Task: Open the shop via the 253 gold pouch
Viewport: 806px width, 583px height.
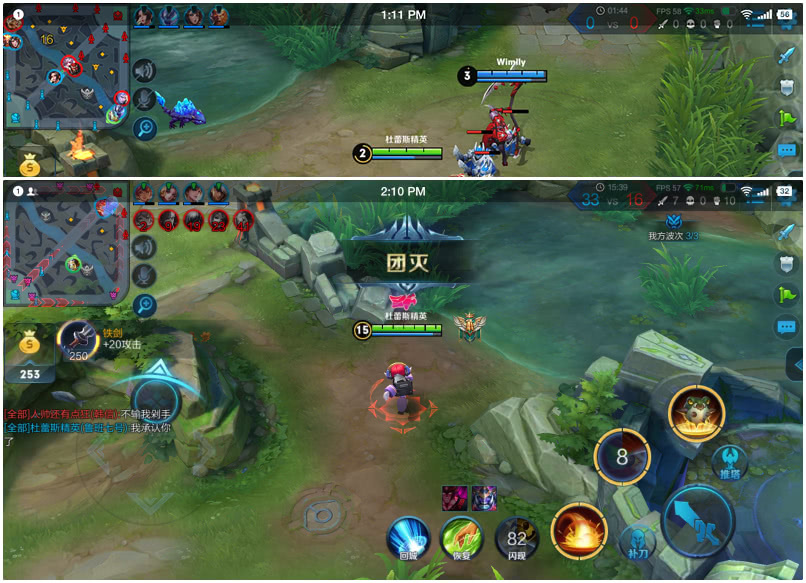Action: (x=30, y=355)
